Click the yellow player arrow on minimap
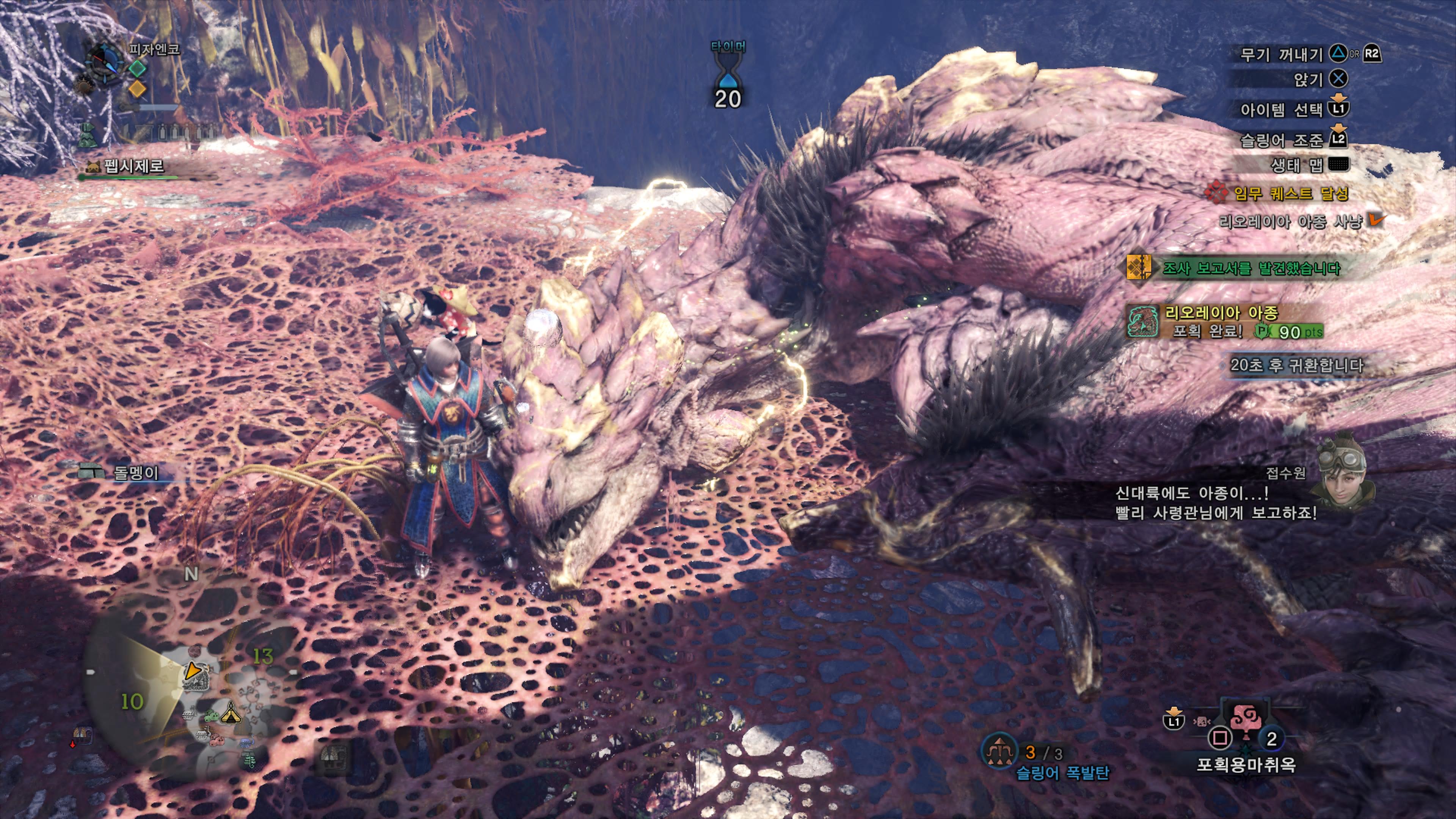The height and width of the screenshot is (819, 1456). coord(192,671)
